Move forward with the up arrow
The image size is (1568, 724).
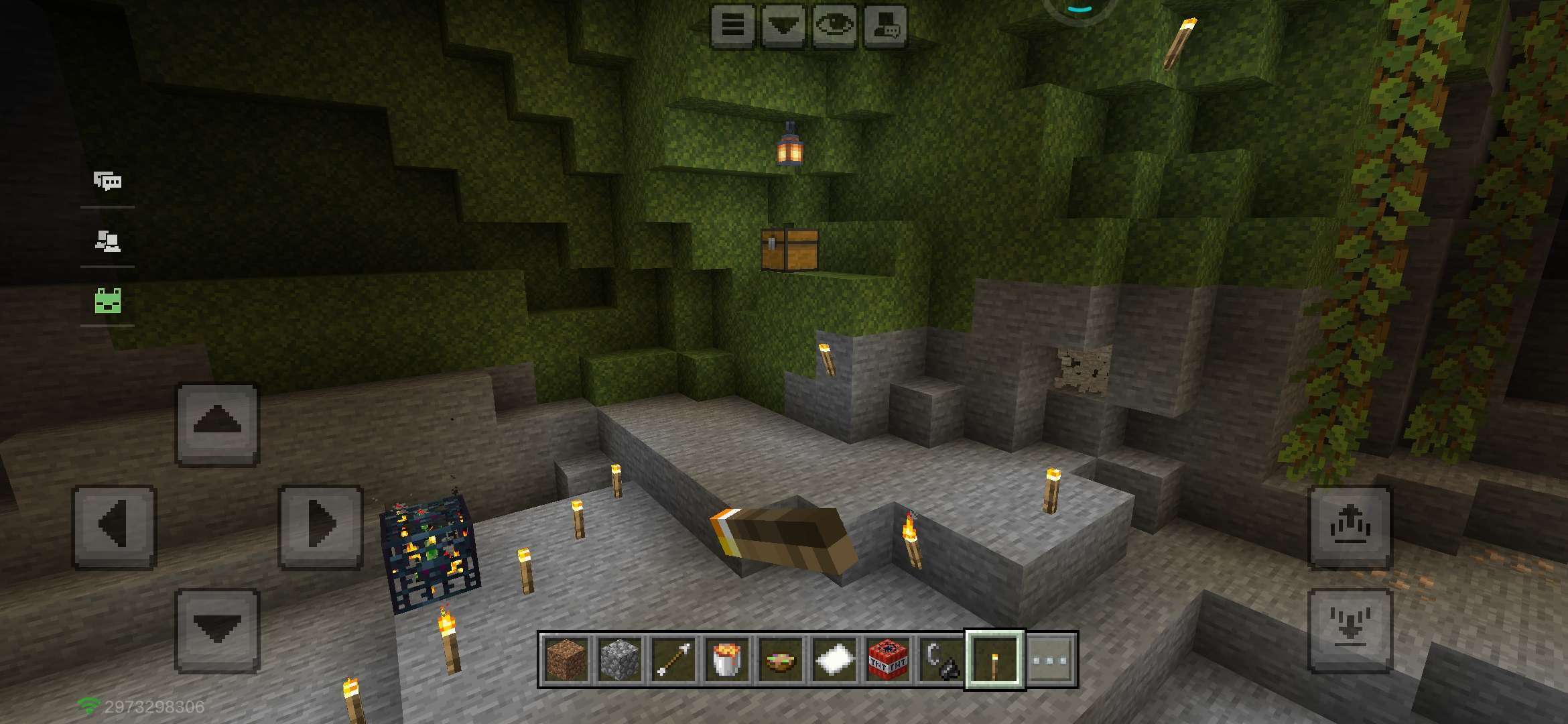(217, 424)
